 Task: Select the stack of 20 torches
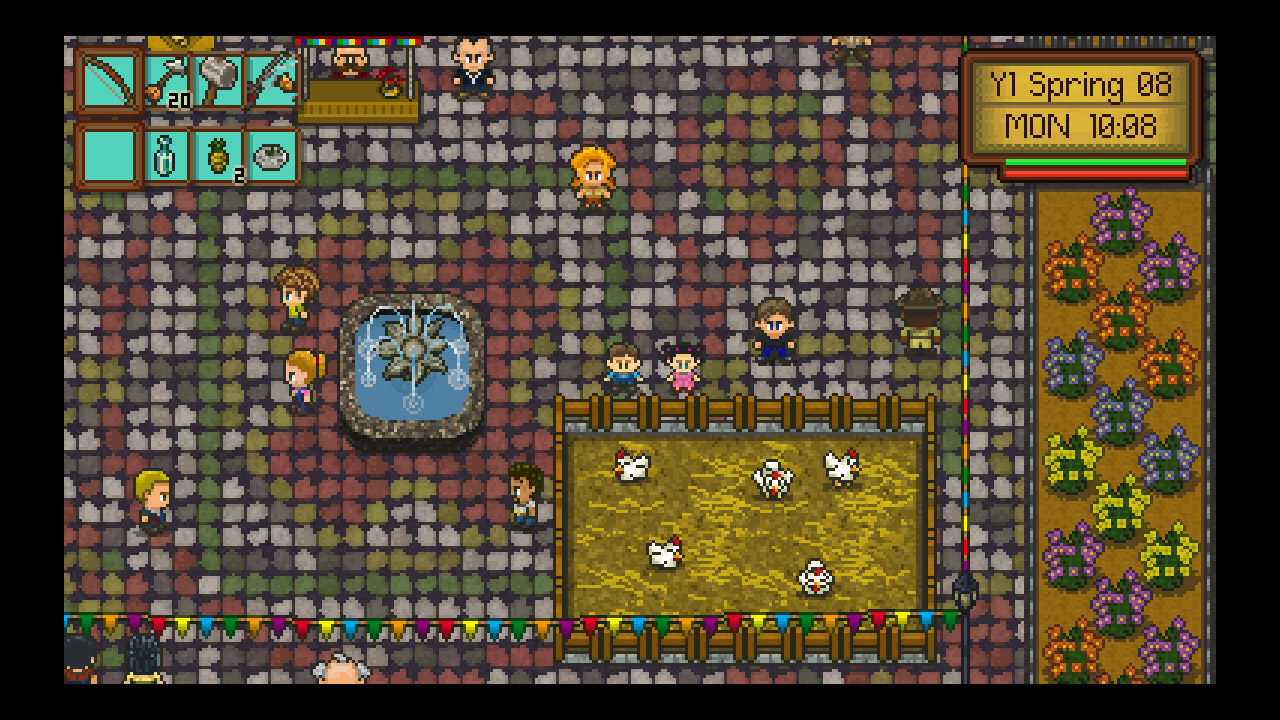[167, 80]
